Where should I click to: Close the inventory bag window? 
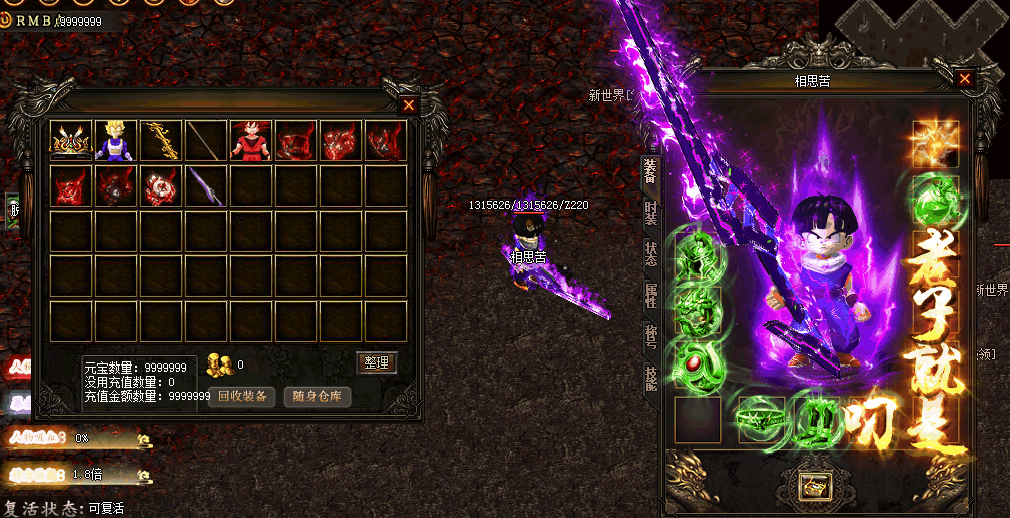(x=408, y=104)
